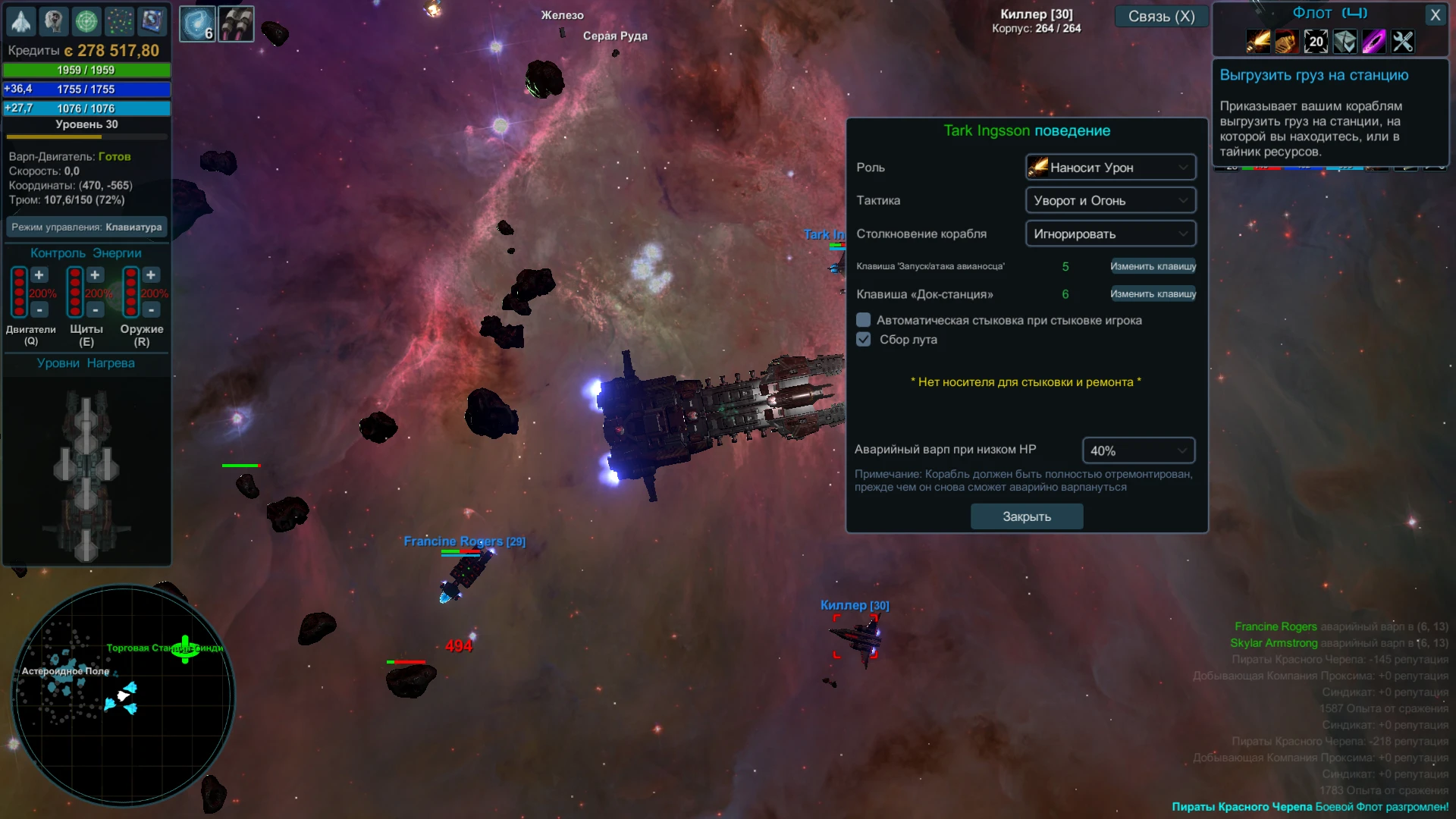Open the Связь (X) menu
The image size is (1456, 819).
pyautogui.click(x=1161, y=16)
